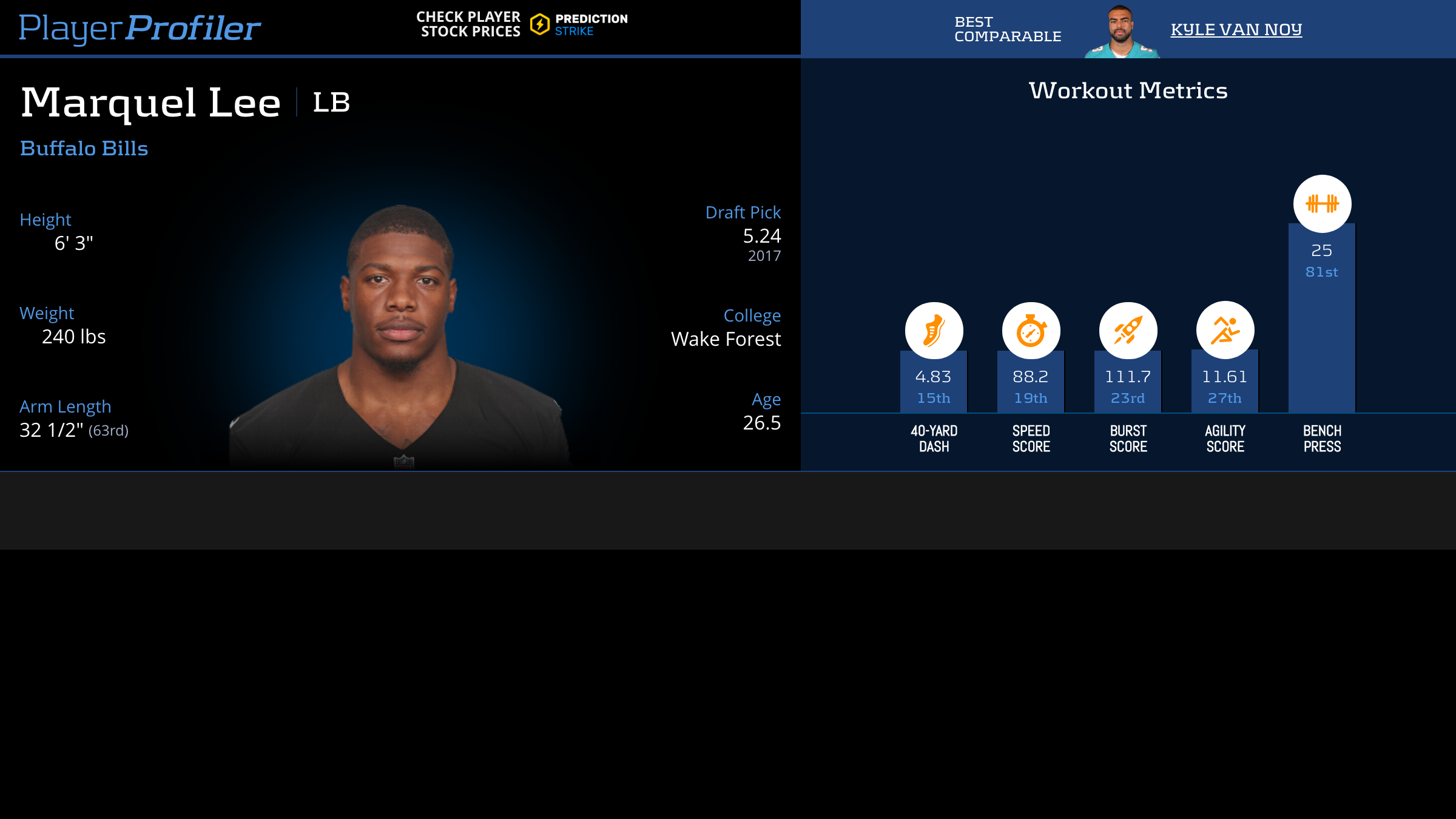
Task: Select the Bench Press barbell icon
Action: tap(1322, 204)
